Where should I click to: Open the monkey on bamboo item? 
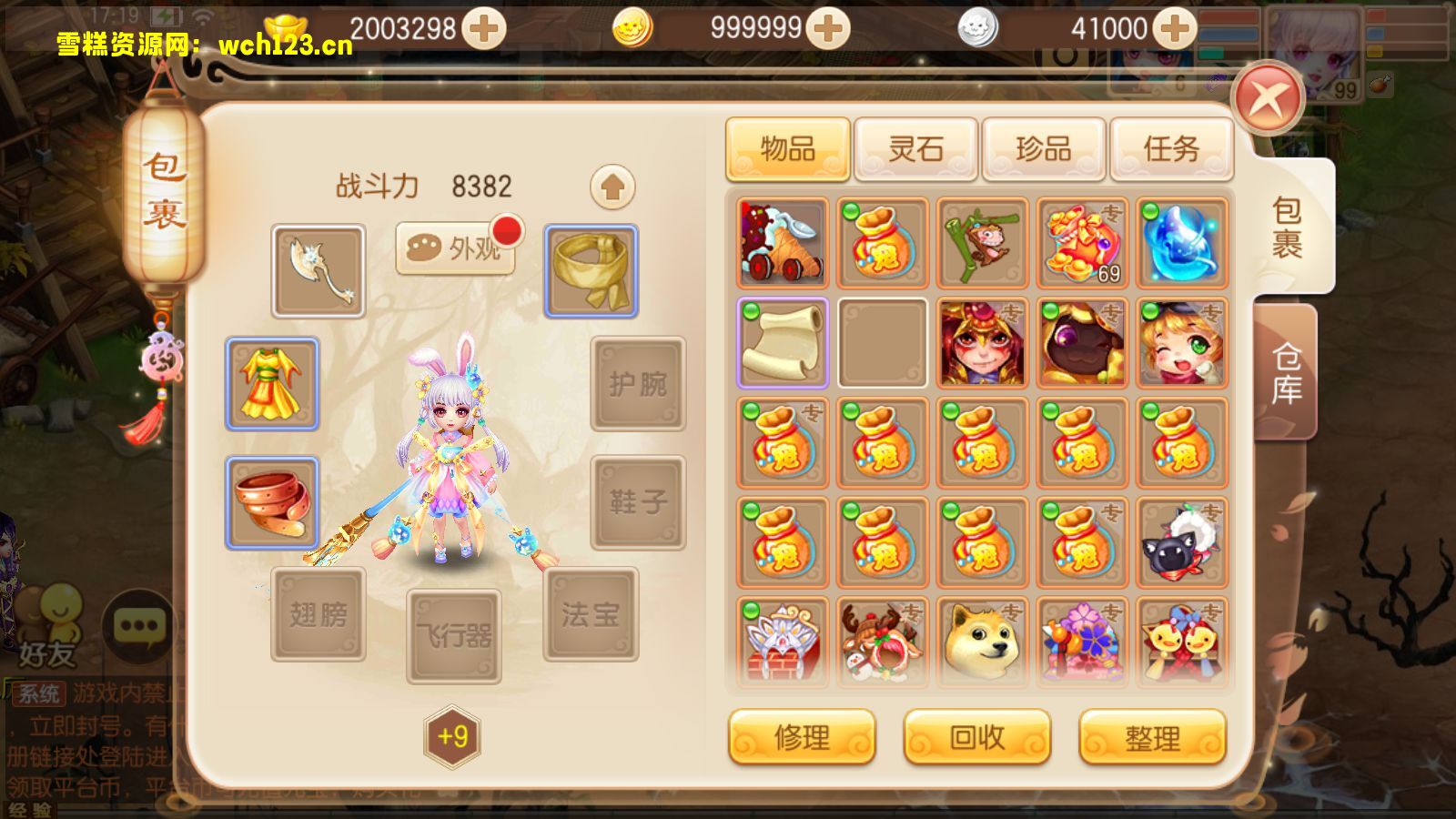(982, 243)
